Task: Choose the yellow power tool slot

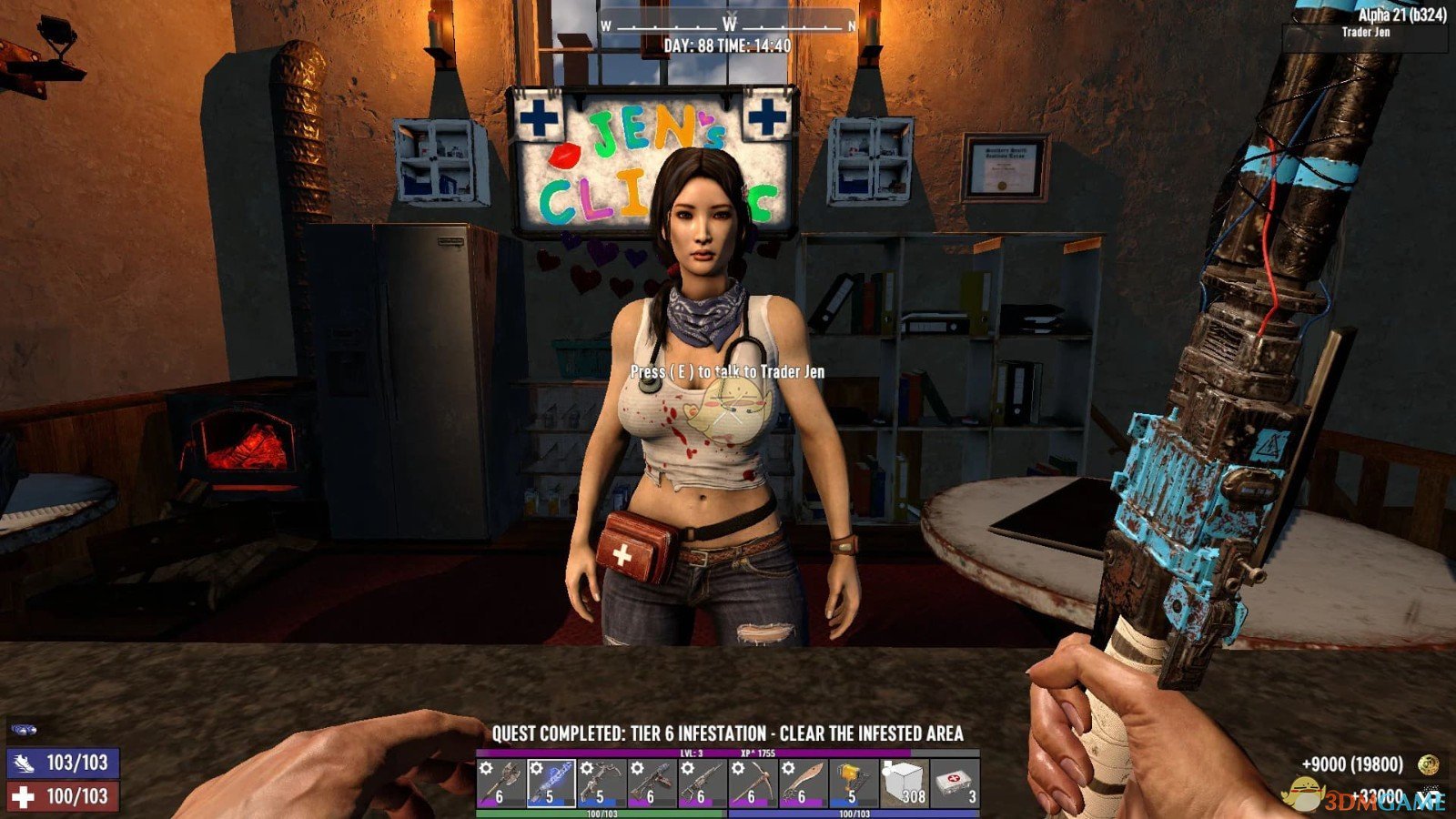Action: click(853, 784)
